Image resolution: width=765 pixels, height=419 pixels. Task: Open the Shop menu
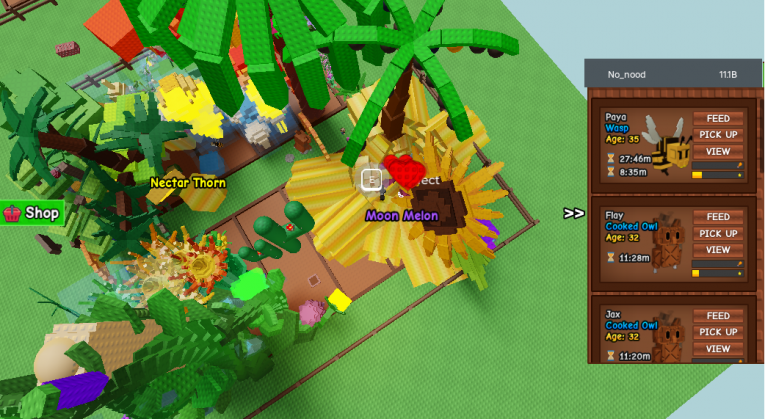coord(33,212)
